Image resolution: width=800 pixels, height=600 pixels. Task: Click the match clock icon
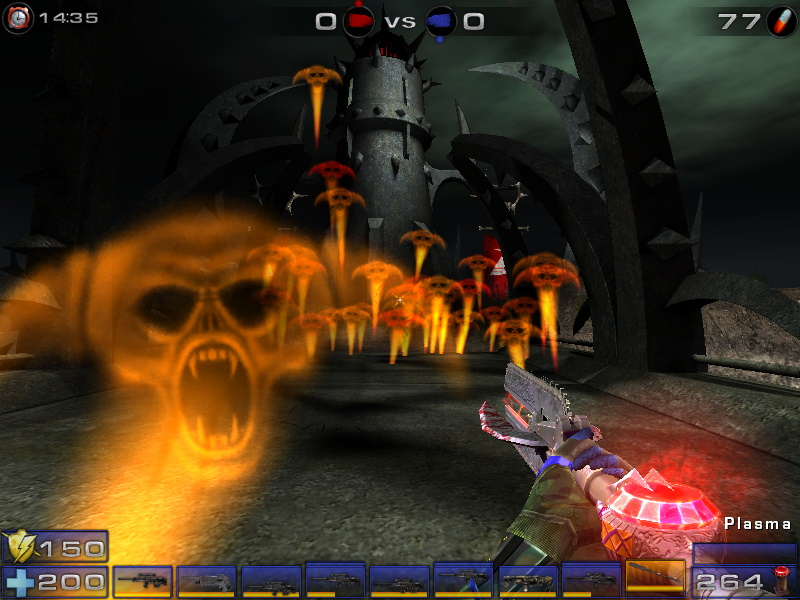click(19, 17)
